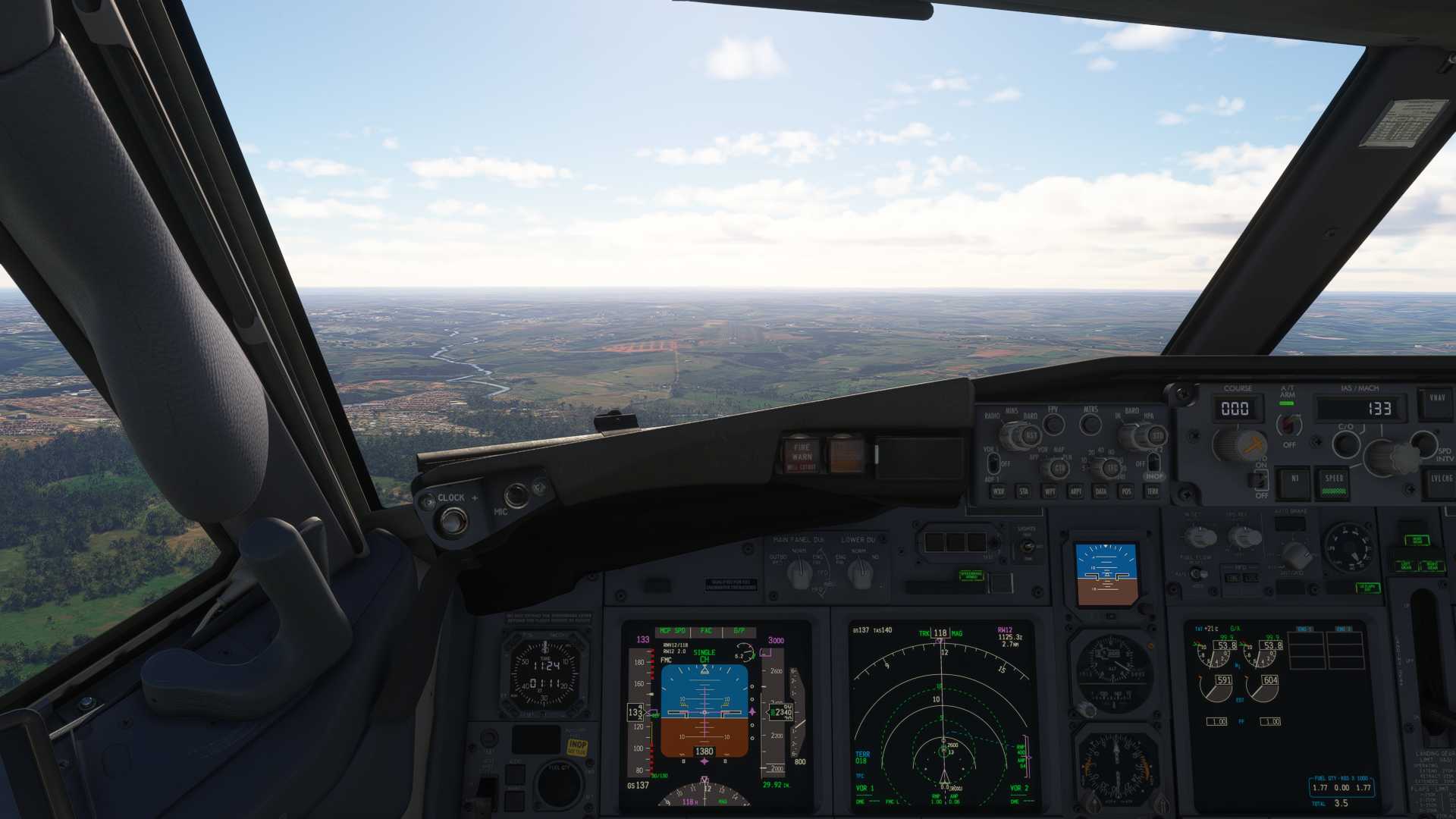Toggle the MTRS meters button
1456x819 pixels.
point(1090,425)
